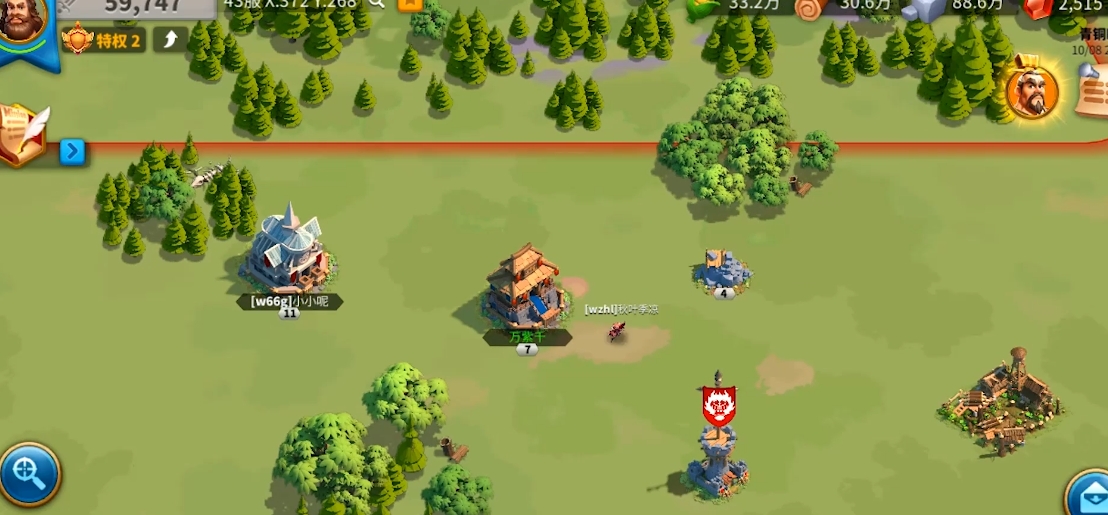1108x515 pixels.
Task: Click the white up-arrow boost button
Action: coord(169,40)
